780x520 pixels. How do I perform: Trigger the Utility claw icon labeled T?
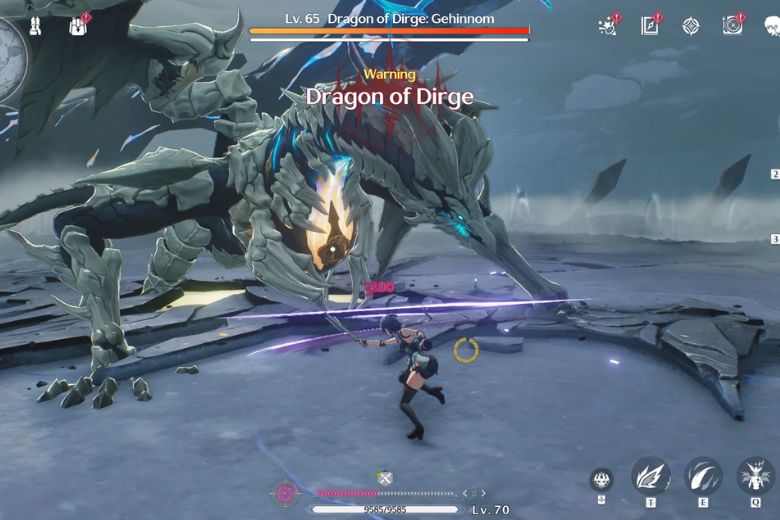point(651,476)
